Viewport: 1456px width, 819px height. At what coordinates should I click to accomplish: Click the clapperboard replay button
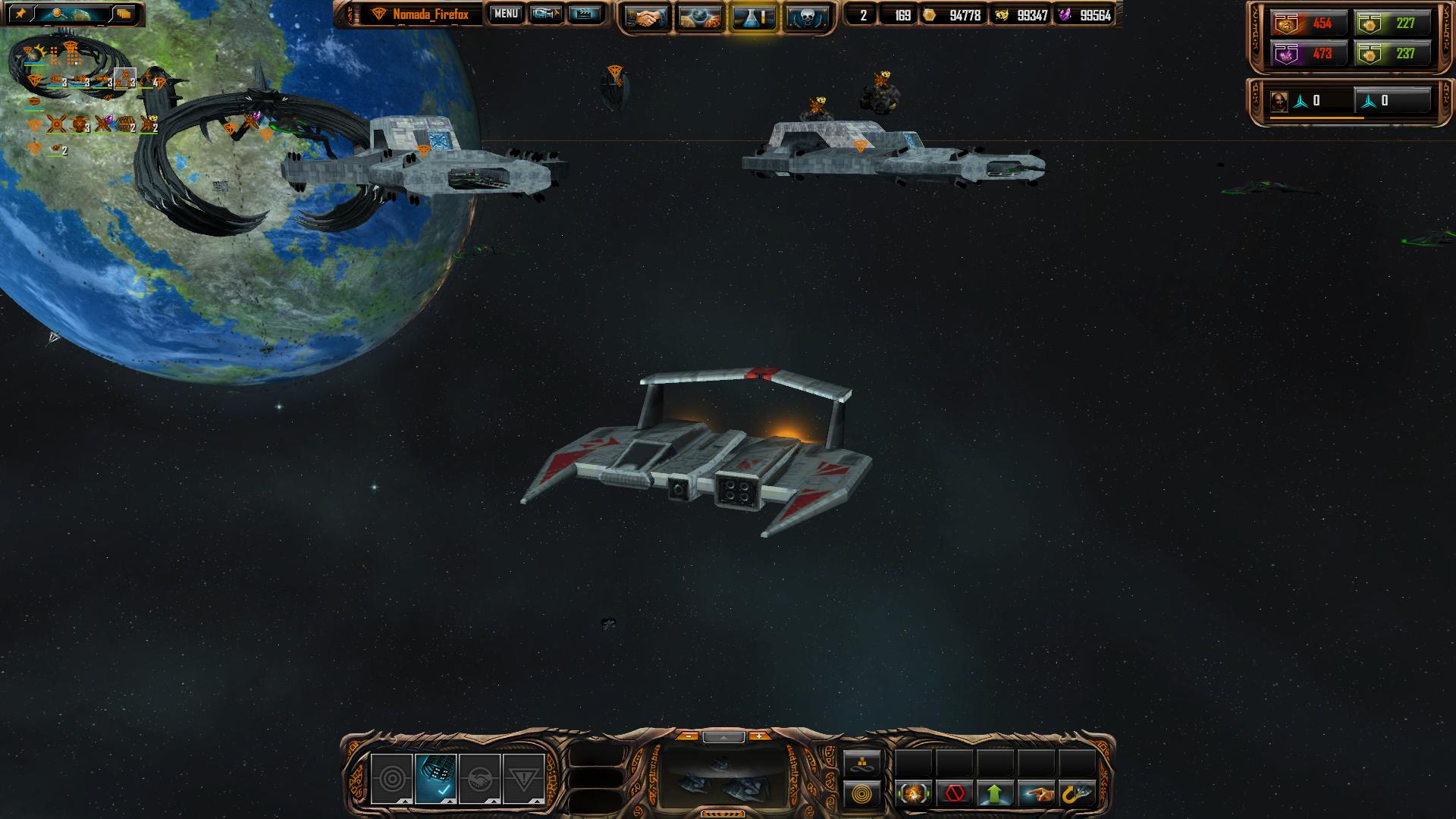point(585,14)
